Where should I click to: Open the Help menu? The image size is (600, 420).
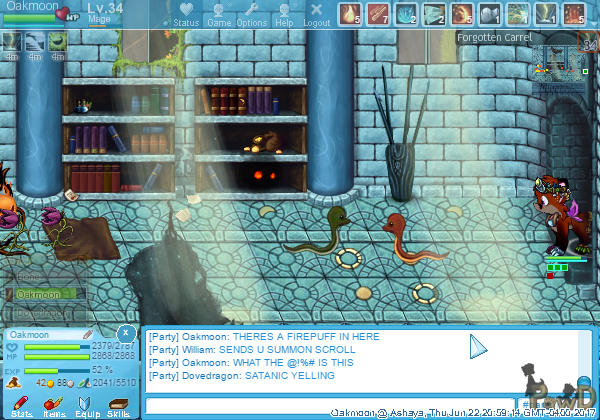[x=284, y=14]
